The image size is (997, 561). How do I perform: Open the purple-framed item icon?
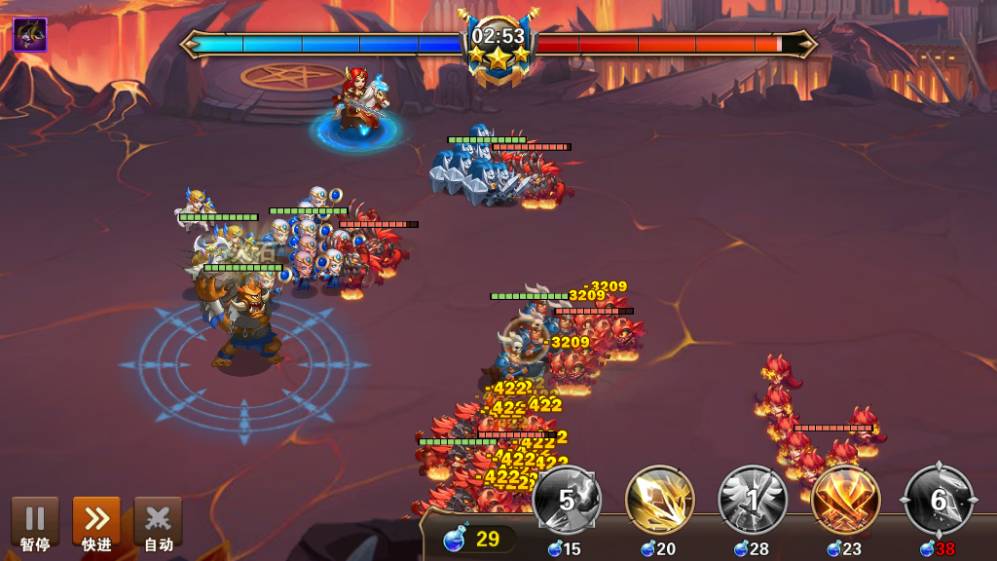coord(30,35)
